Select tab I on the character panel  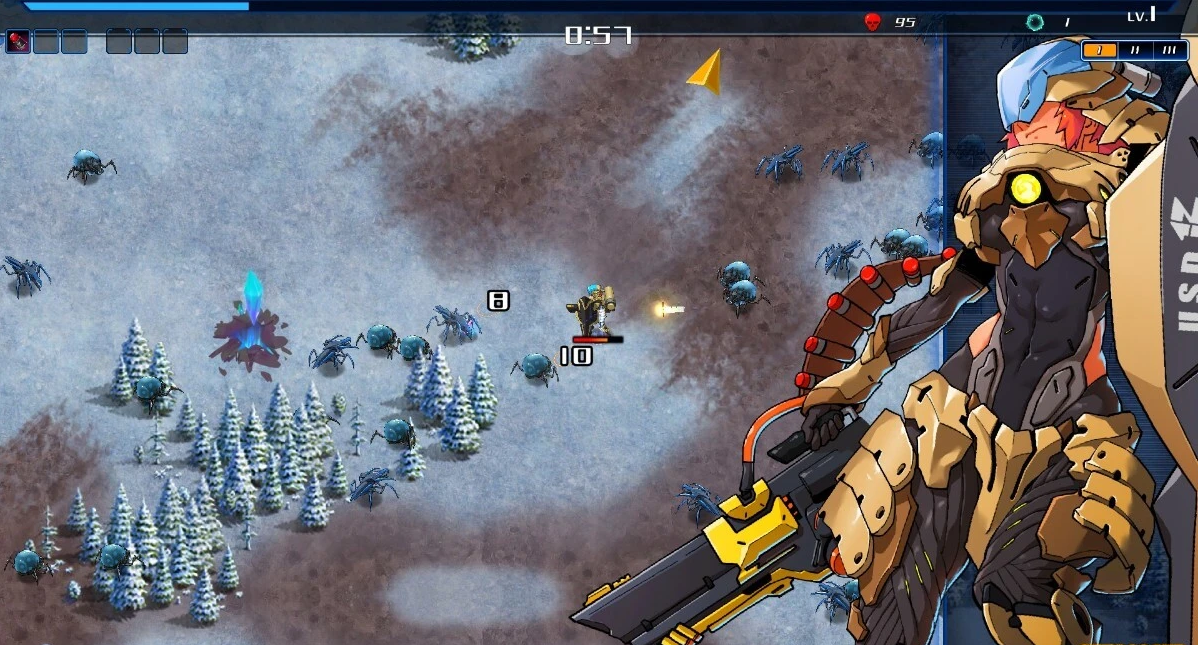pyautogui.click(x=1099, y=50)
